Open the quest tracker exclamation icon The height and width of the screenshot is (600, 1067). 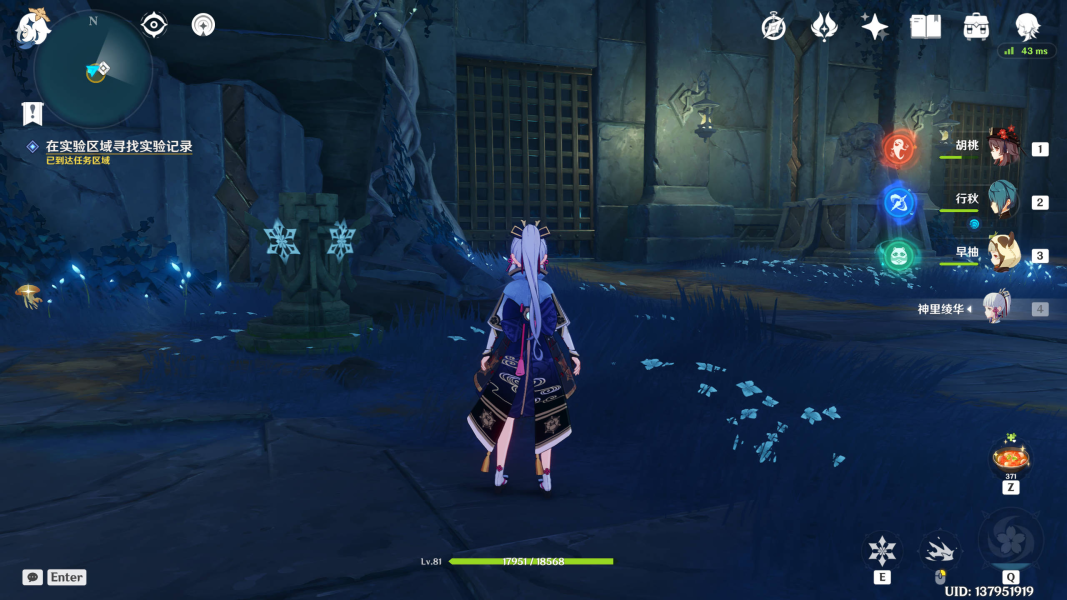point(33,113)
